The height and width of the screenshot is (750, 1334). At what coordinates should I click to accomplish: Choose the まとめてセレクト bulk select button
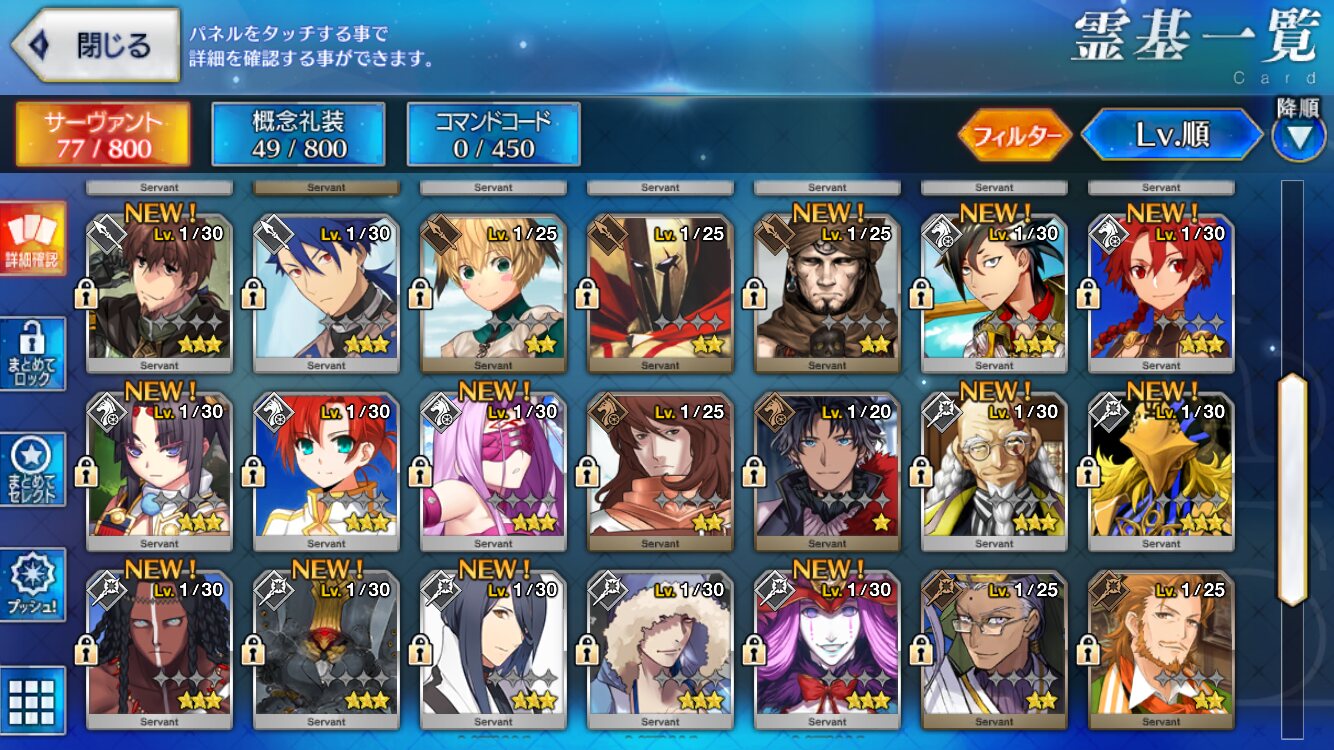pos(33,470)
